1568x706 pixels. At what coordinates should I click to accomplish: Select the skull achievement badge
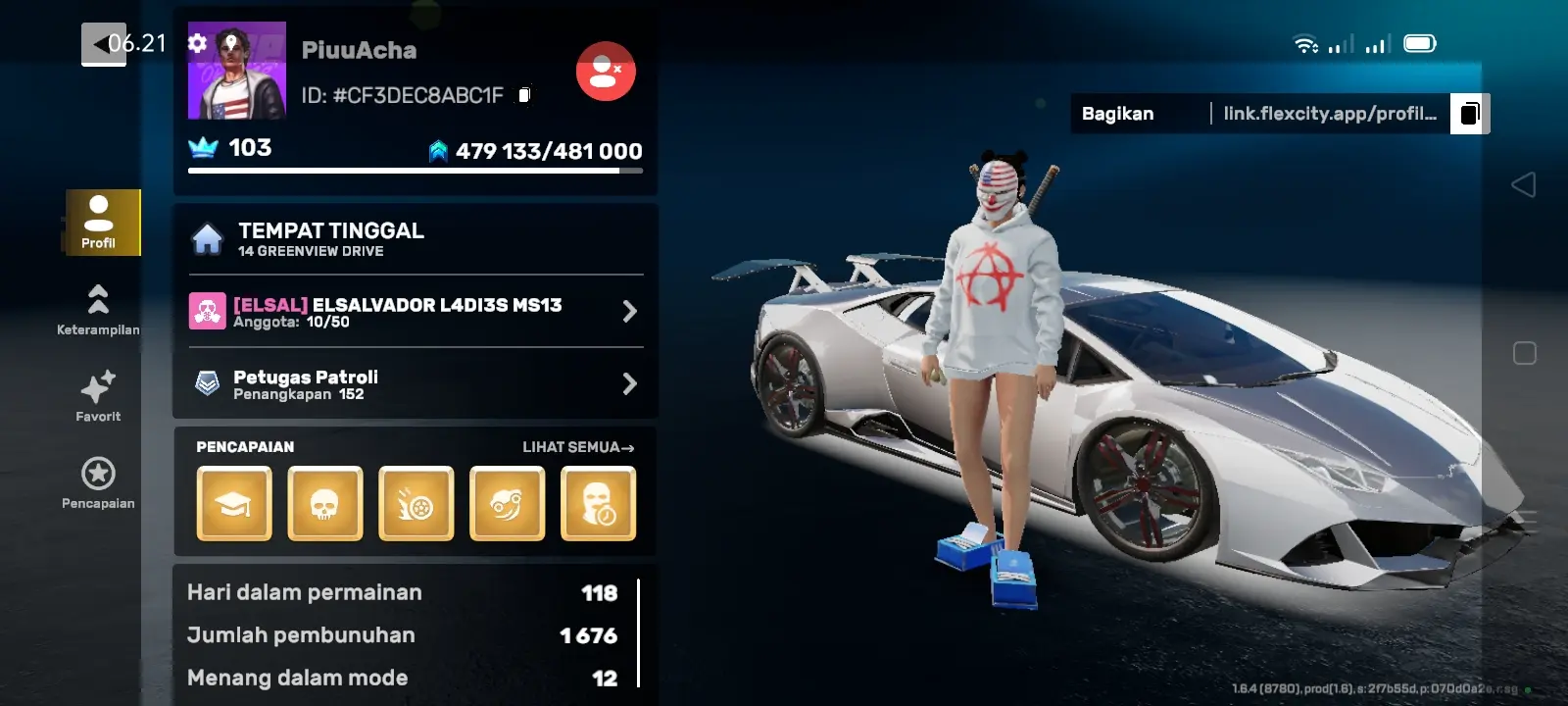pyautogui.click(x=325, y=504)
